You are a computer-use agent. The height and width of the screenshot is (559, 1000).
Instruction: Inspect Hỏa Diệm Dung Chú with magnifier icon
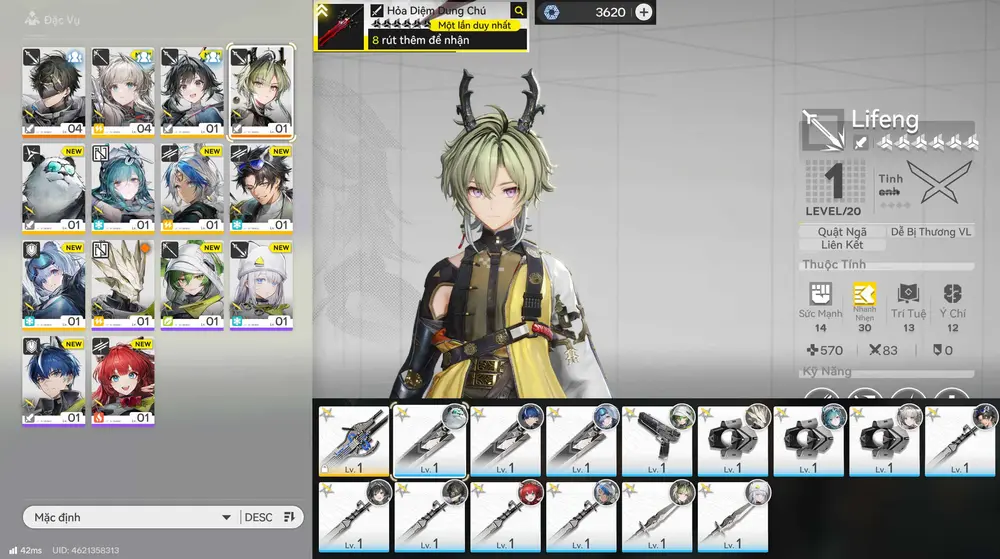(x=518, y=10)
